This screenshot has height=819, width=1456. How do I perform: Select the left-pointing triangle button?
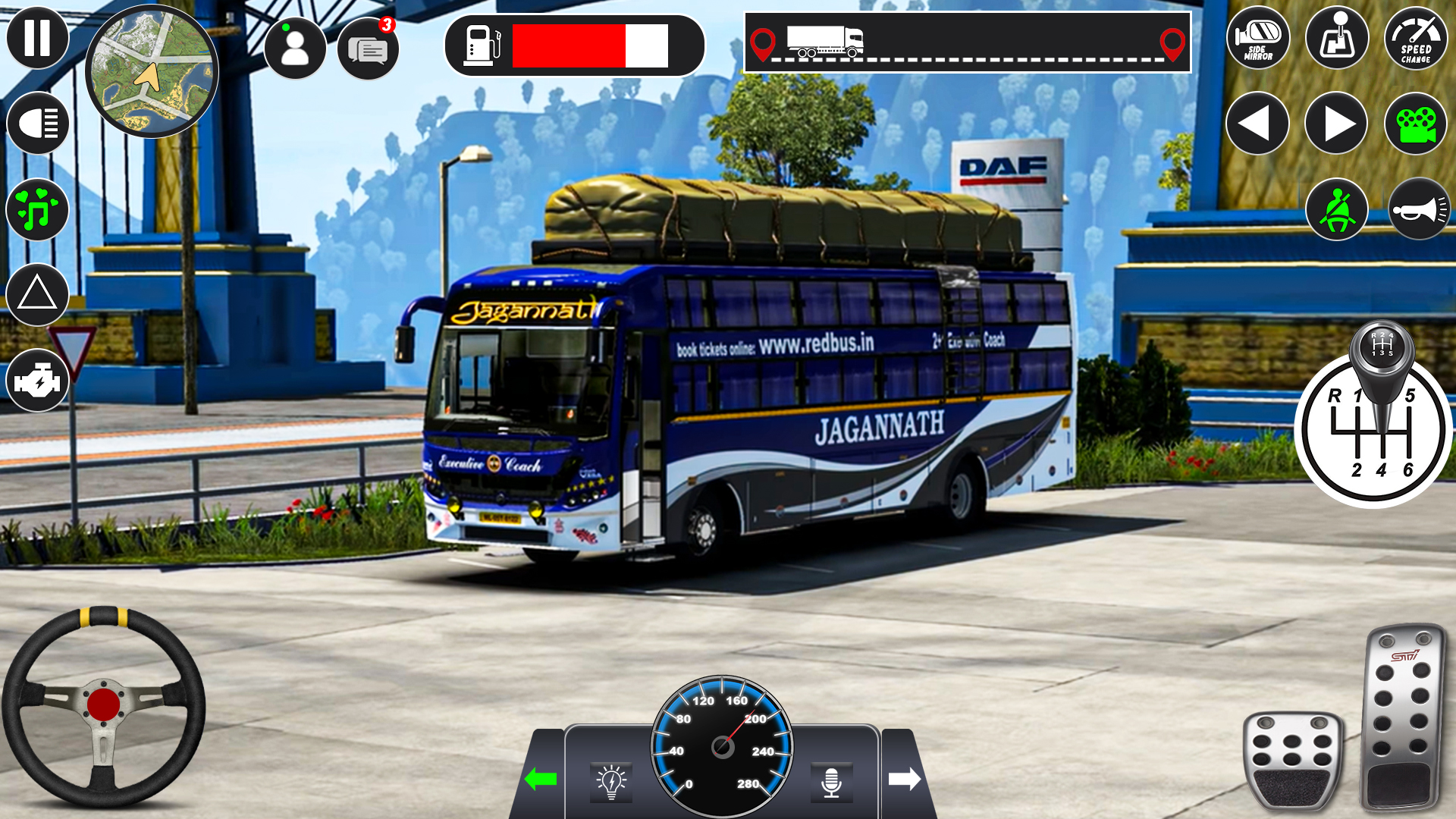click(x=1257, y=124)
